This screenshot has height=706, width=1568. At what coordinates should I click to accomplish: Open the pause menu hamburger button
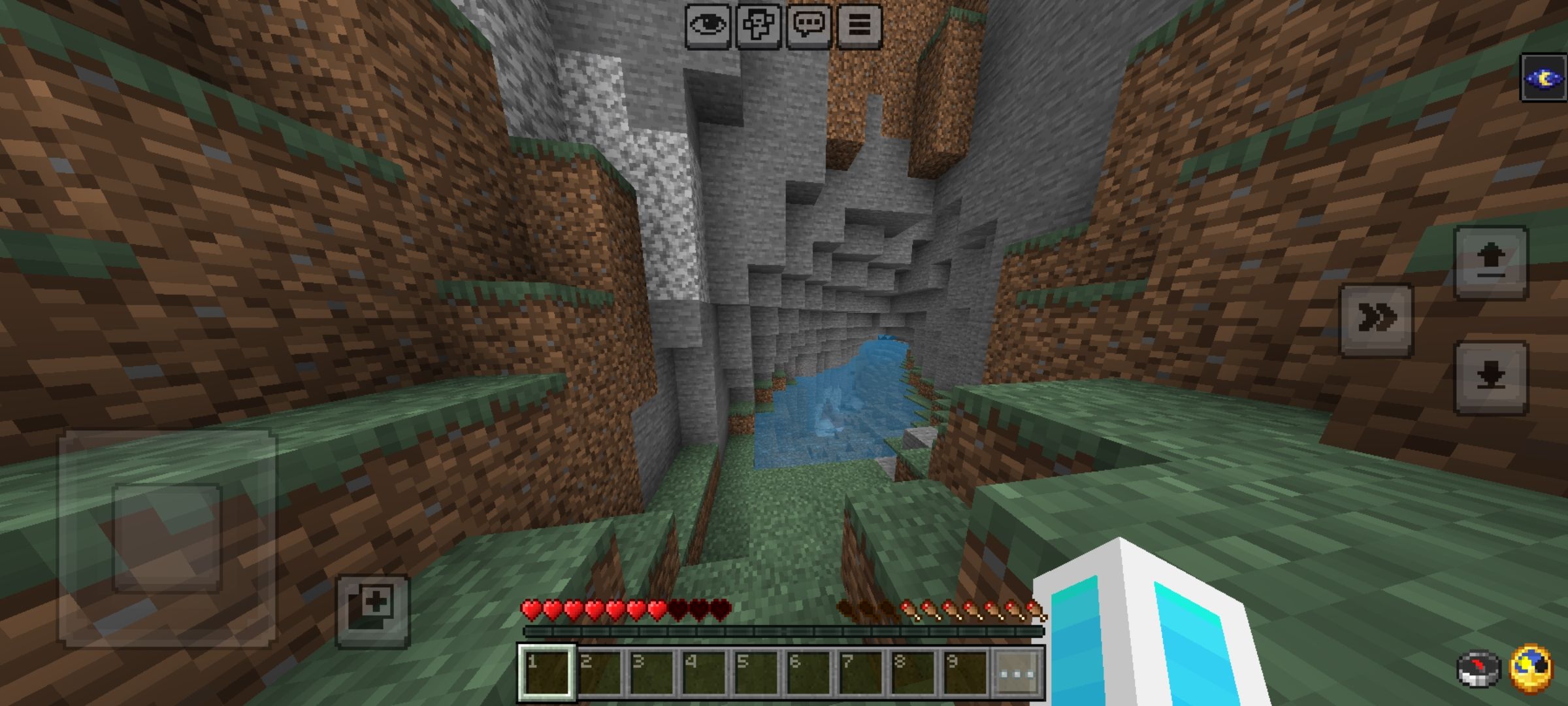859,26
